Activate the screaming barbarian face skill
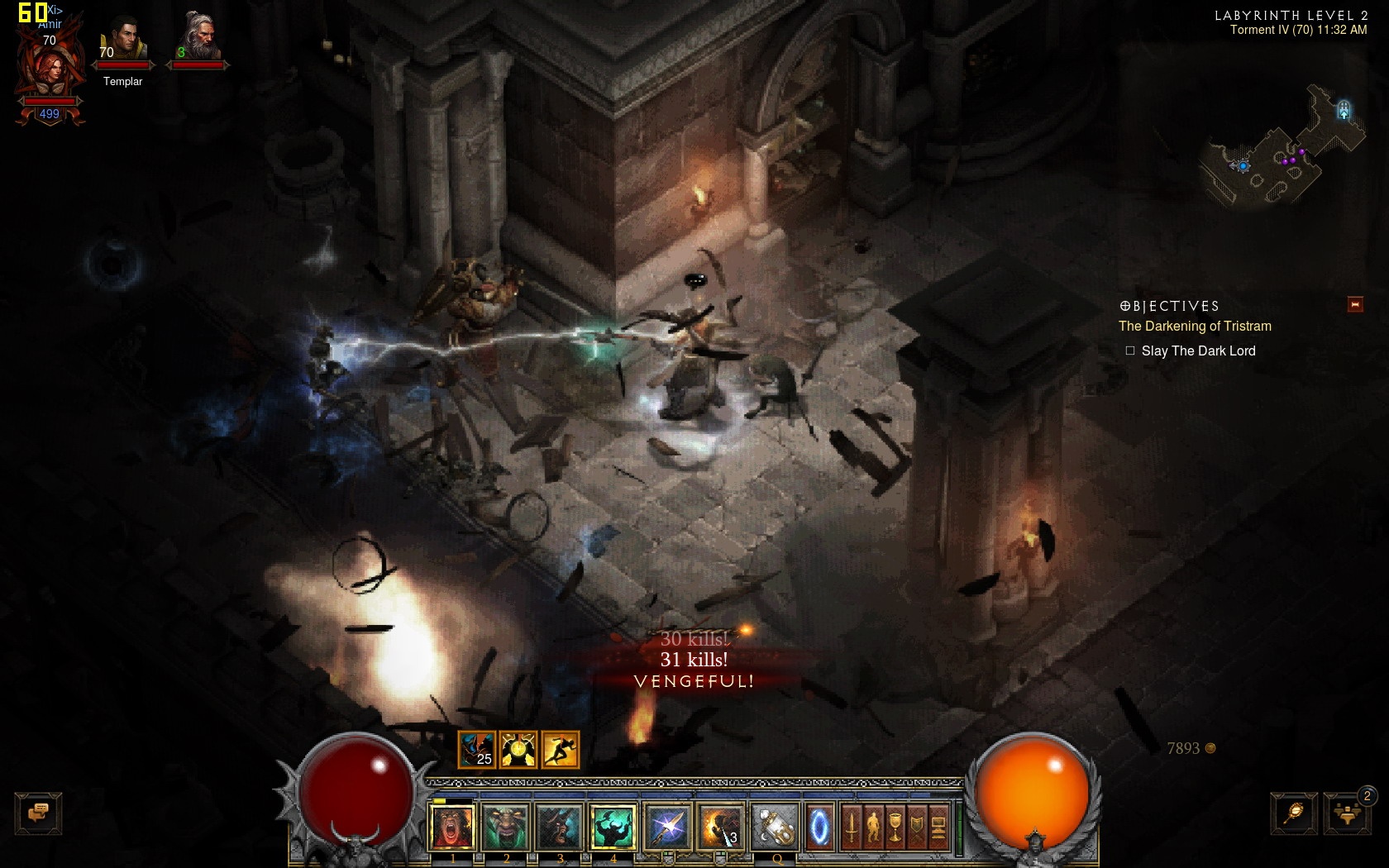The image size is (1389, 868). [452, 827]
